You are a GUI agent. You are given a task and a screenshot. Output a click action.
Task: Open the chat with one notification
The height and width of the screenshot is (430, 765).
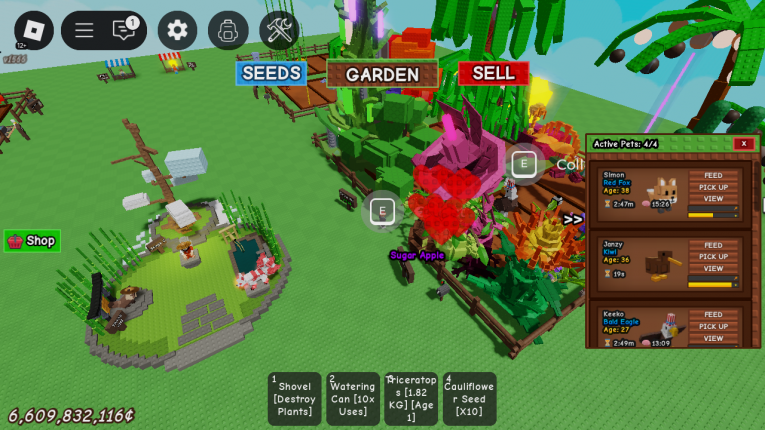coord(124,30)
